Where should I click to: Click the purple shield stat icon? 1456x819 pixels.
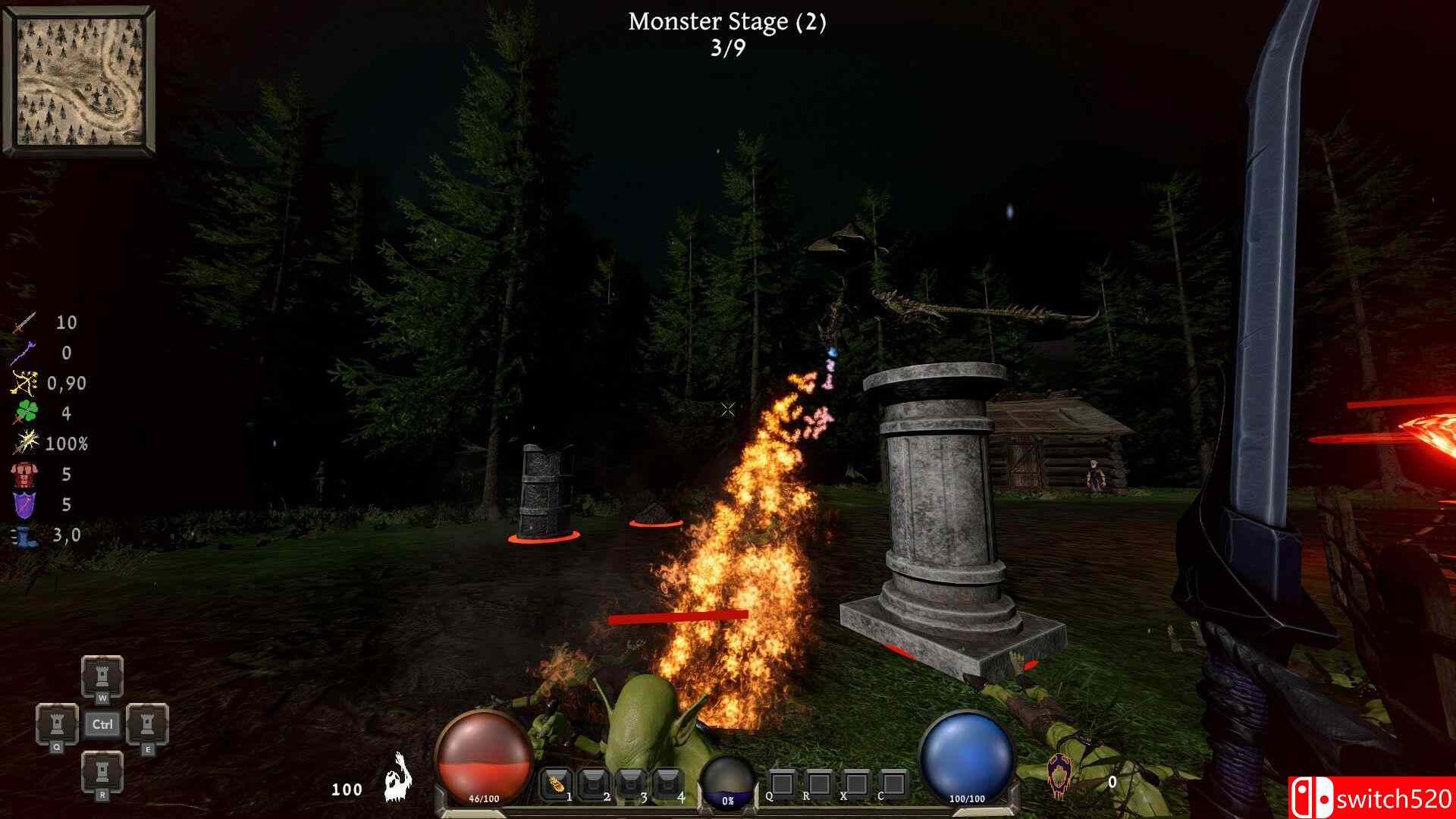coord(24,504)
